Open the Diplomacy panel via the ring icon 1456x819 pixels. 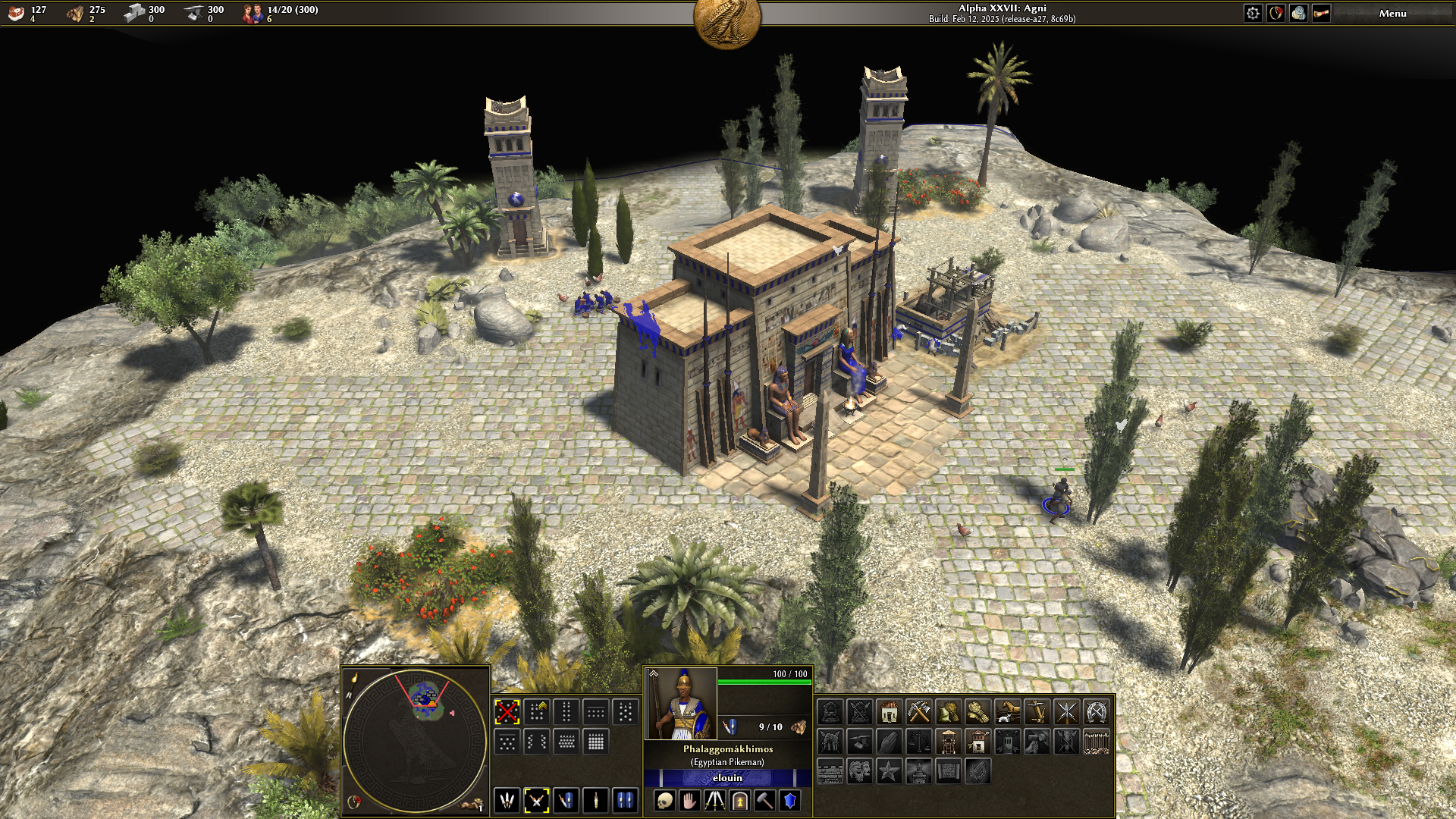tap(1276, 13)
